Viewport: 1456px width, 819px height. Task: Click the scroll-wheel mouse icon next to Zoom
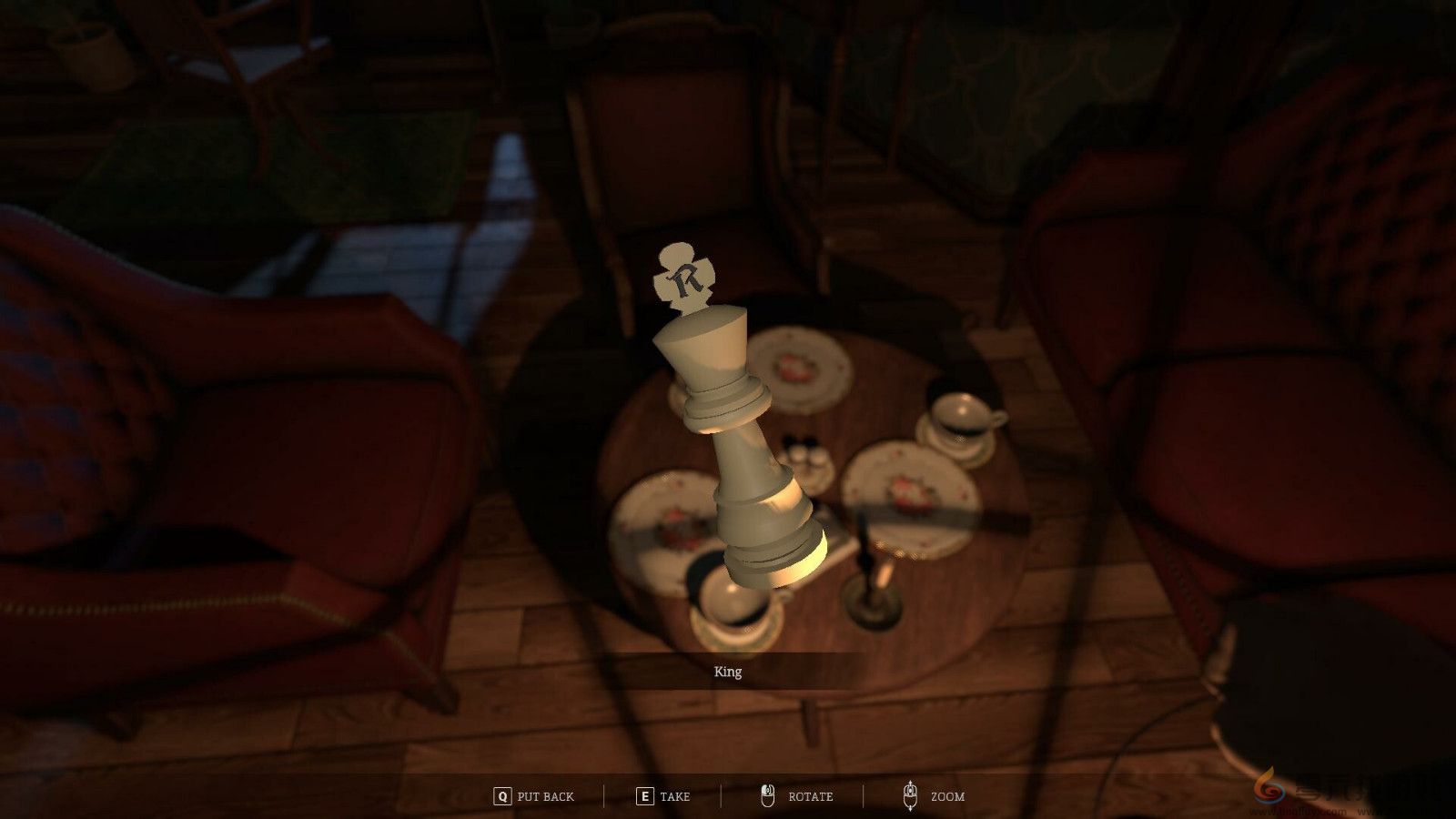click(910, 795)
